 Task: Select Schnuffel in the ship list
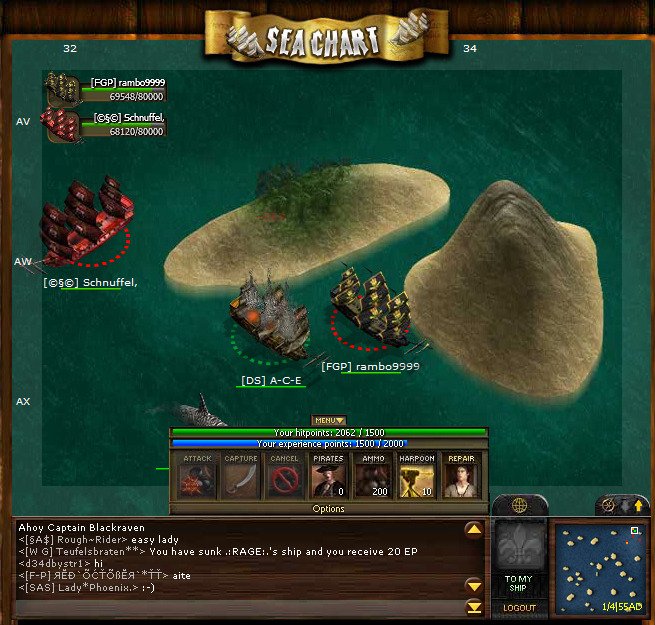(x=105, y=124)
